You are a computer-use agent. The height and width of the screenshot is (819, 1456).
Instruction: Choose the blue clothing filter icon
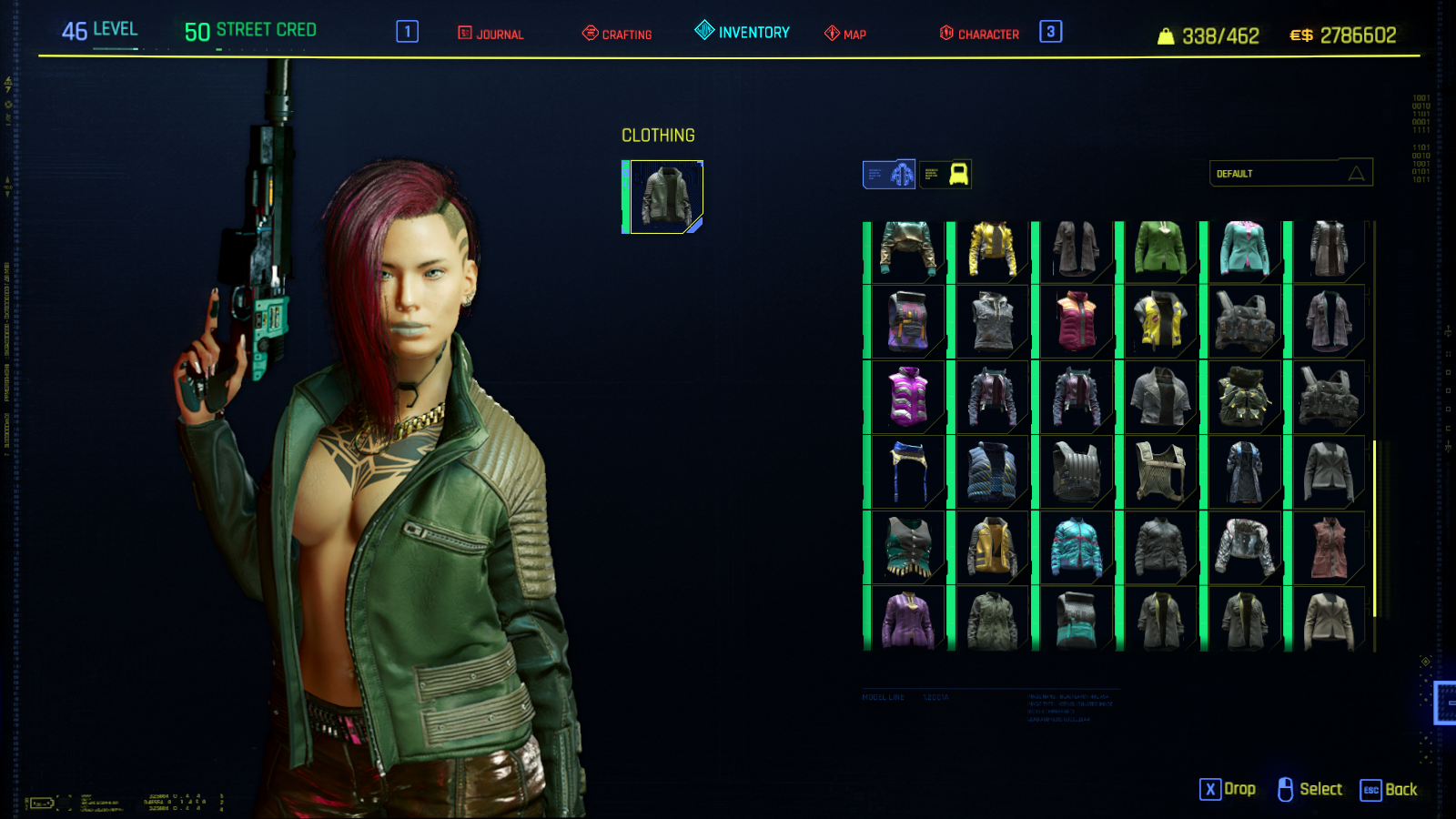point(889,174)
